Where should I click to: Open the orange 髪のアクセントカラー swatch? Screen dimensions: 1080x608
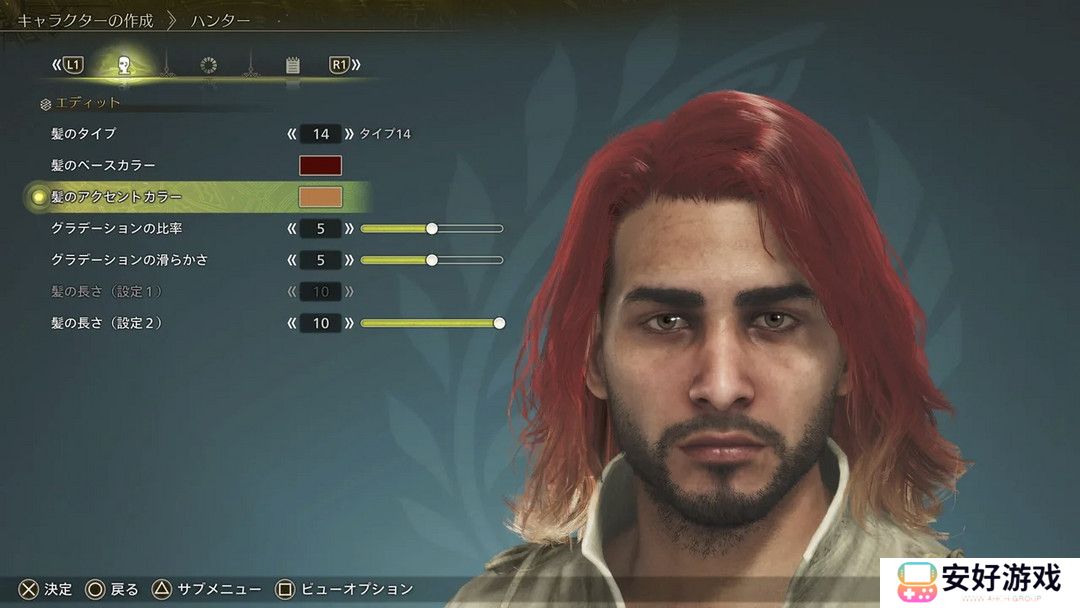click(320, 197)
